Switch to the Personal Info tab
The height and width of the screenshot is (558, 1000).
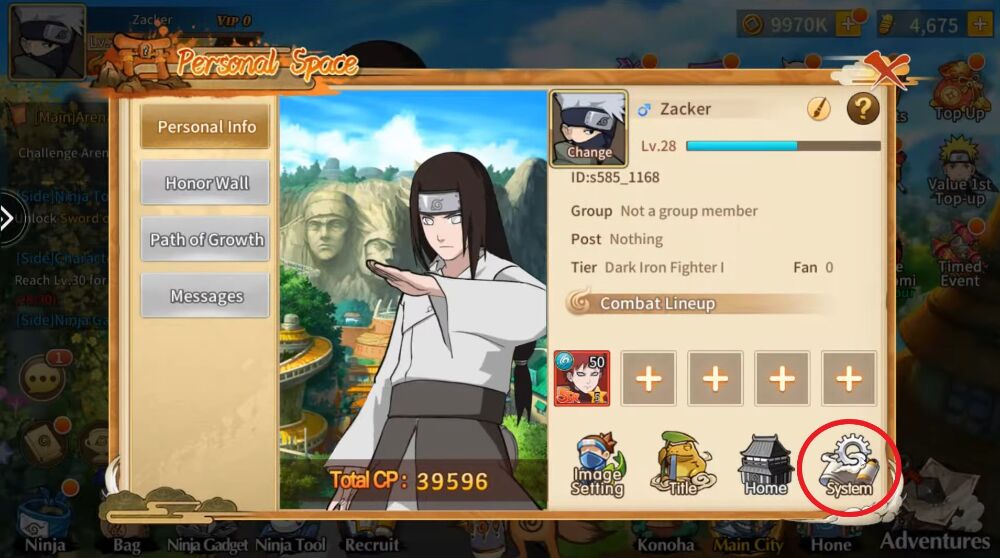(x=206, y=127)
